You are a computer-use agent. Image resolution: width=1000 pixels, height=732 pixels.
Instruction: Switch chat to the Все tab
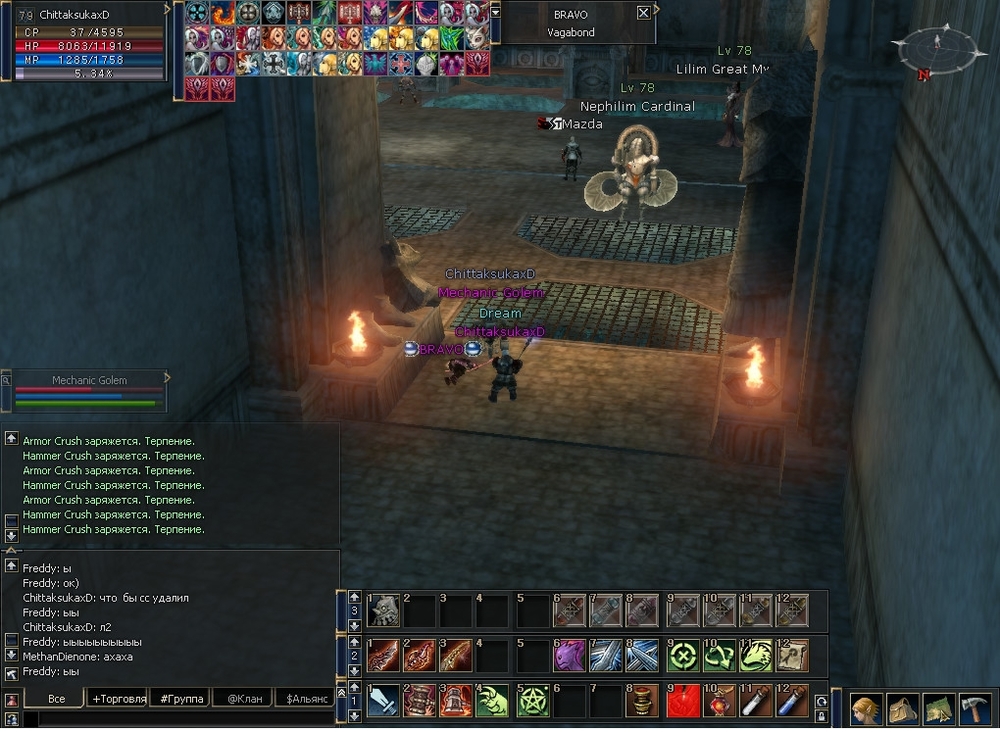click(x=56, y=698)
